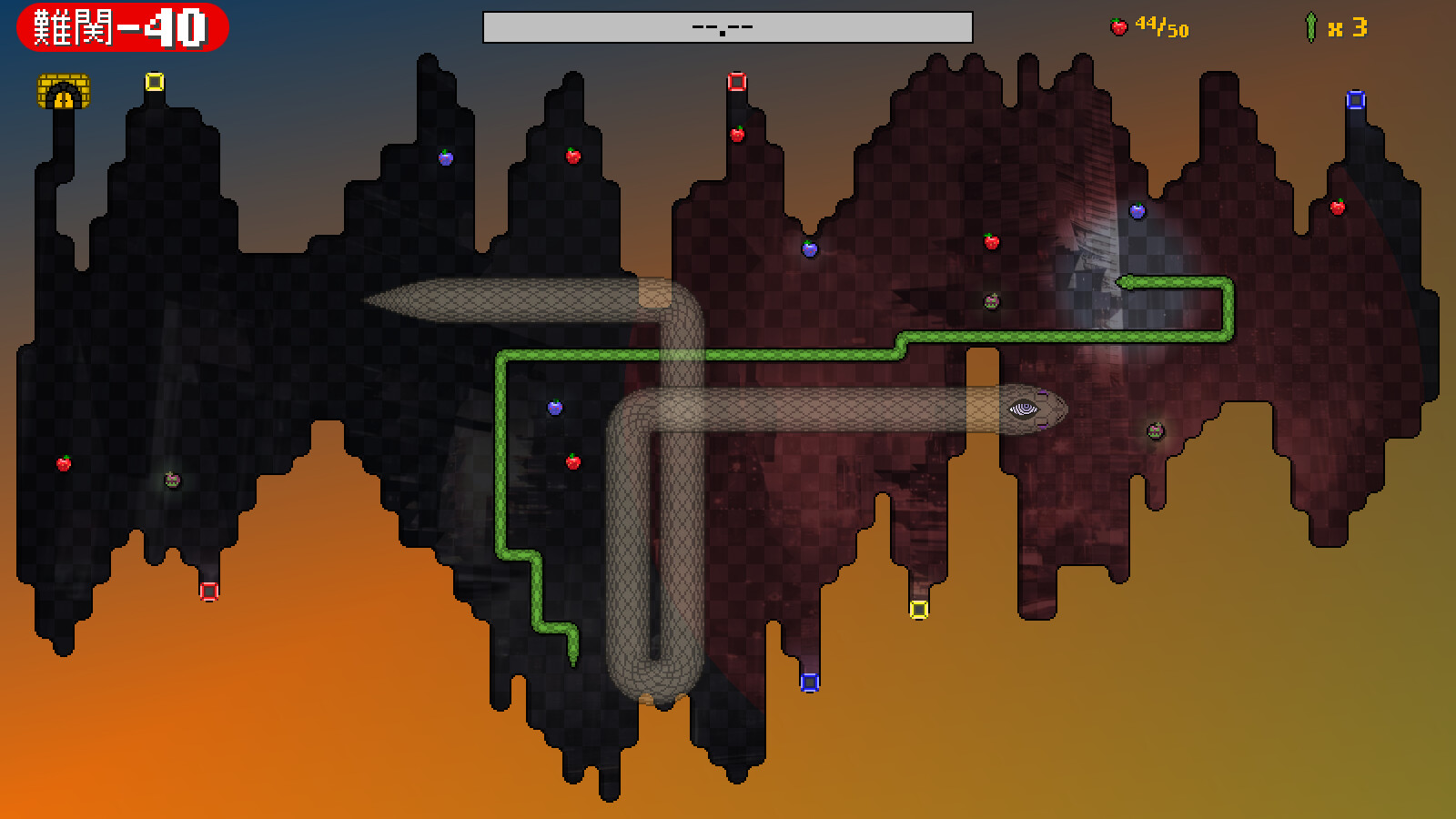The width and height of the screenshot is (1456, 819).
Task: Click the red apple above the red portal
Action: pyautogui.click(x=737, y=133)
